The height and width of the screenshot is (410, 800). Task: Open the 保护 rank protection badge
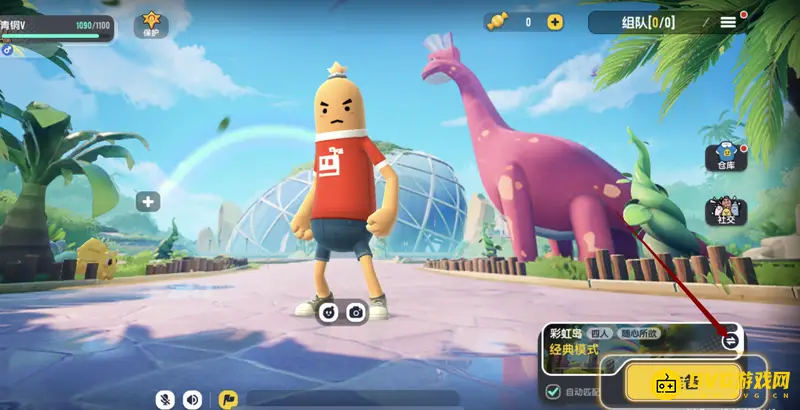pyautogui.click(x=151, y=23)
